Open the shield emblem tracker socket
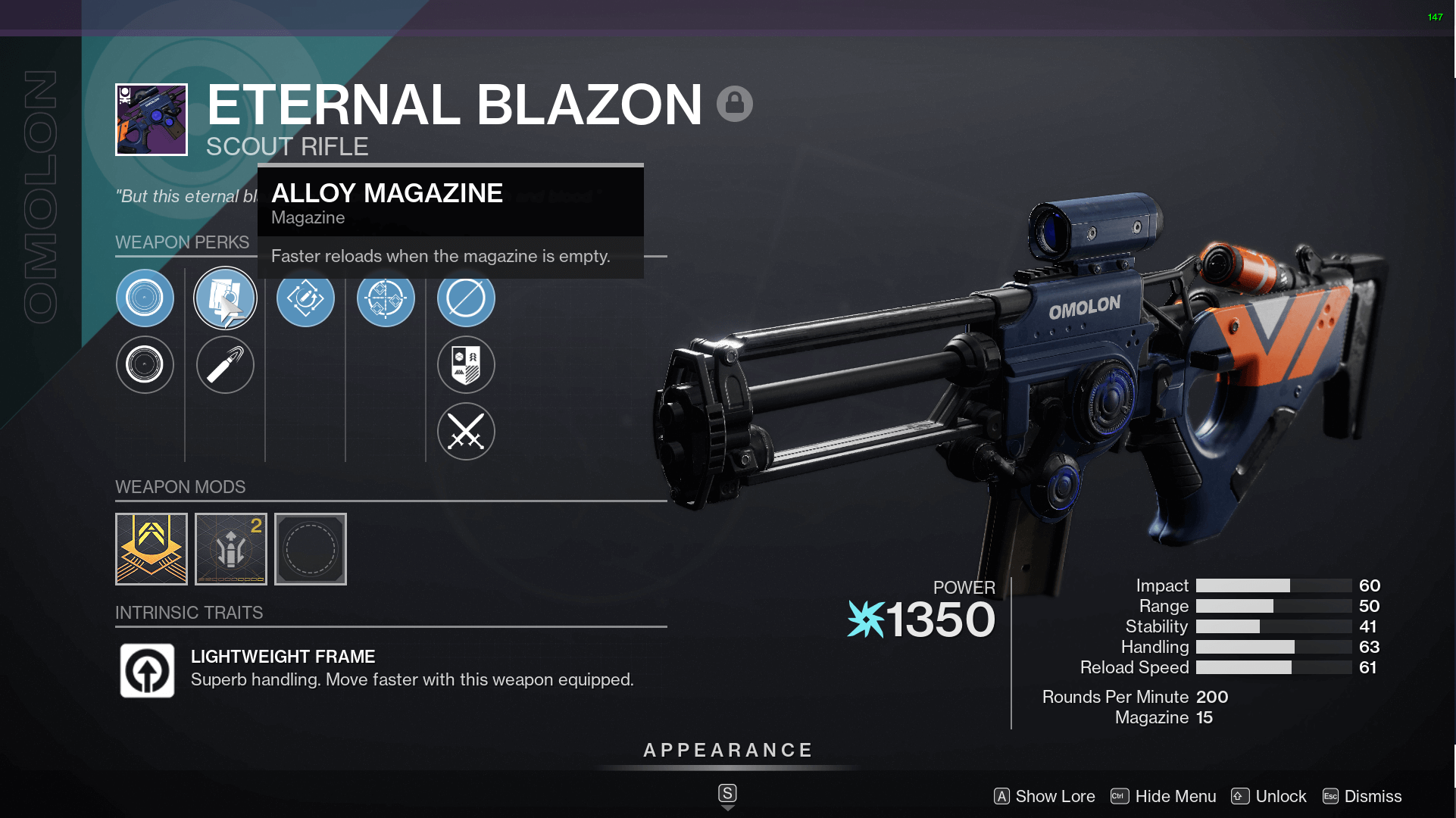 pos(465,364)
